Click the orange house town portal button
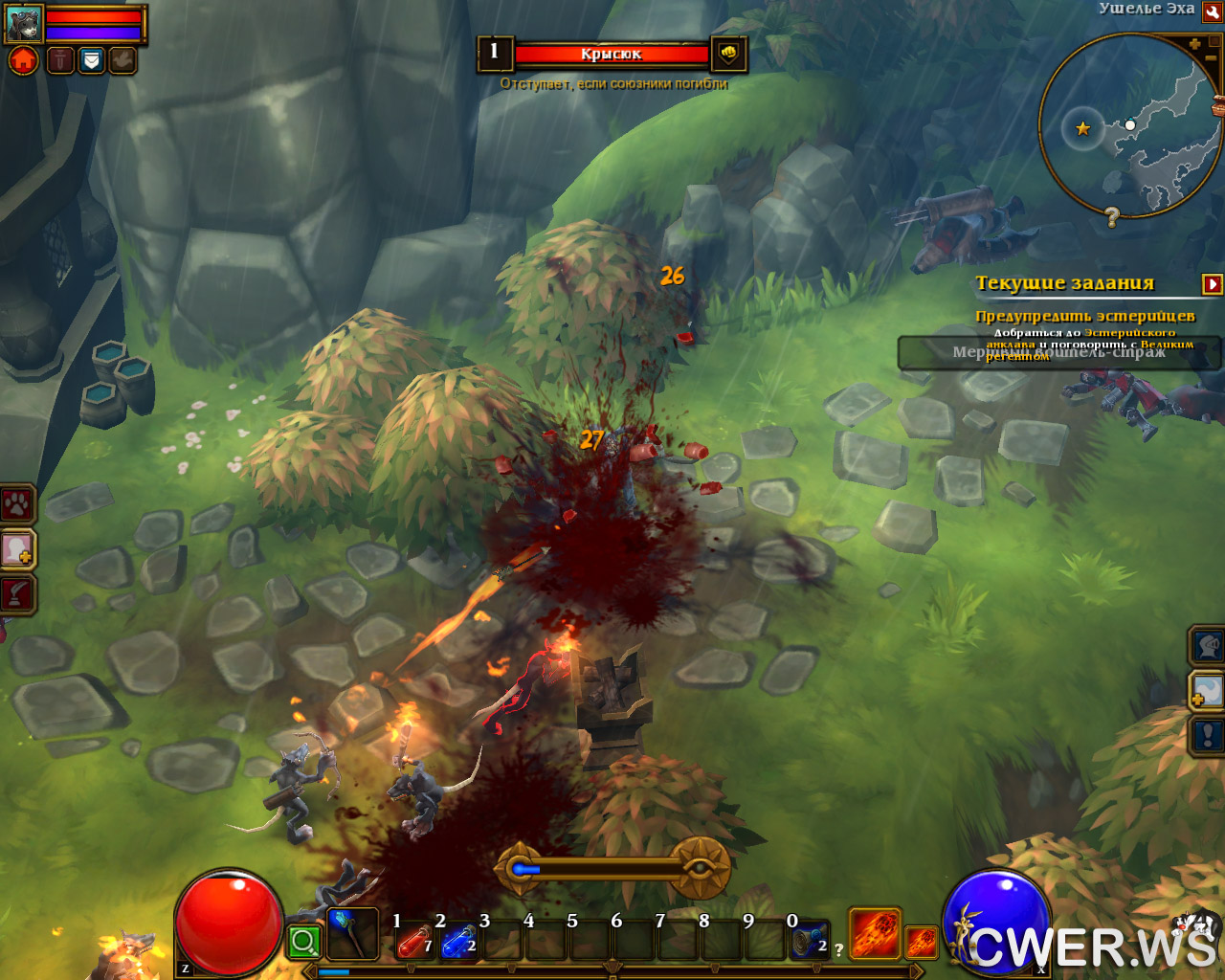Viewport: 1225px width, 980px height. [24, 60]
